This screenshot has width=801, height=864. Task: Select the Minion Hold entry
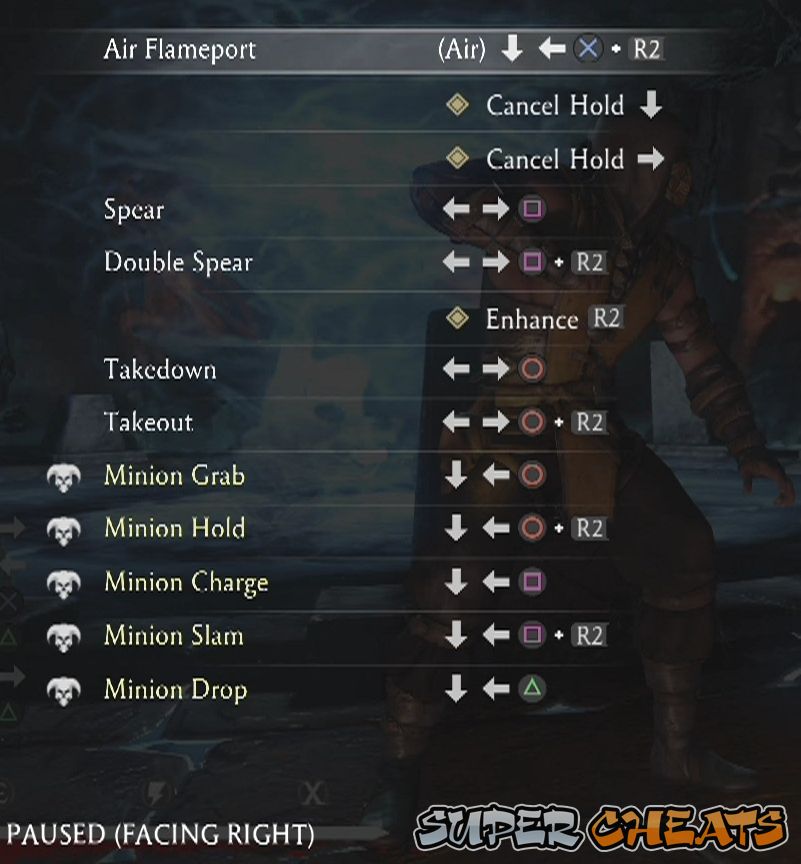pos(174,529)
